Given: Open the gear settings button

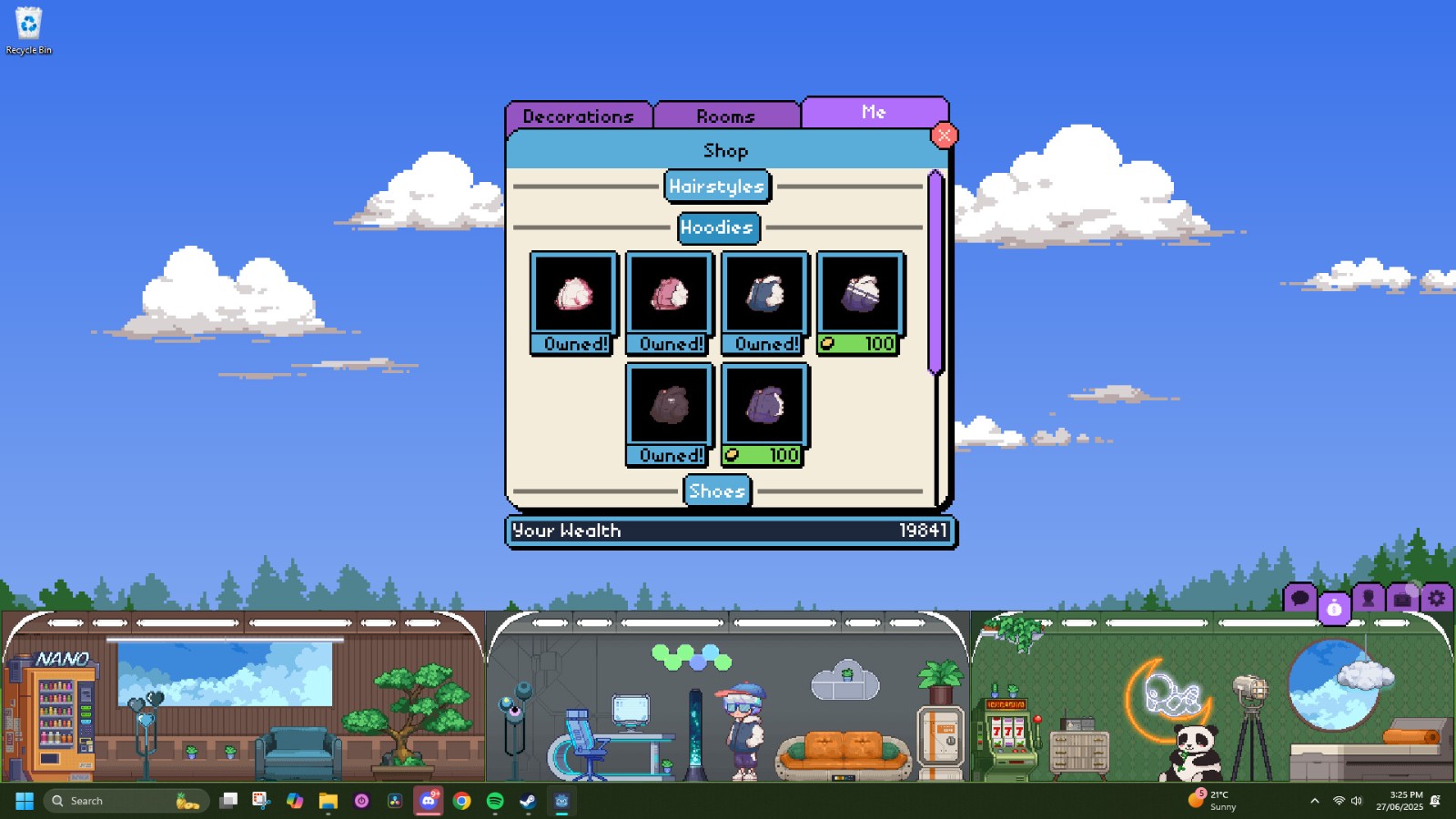Looking at the screenshot, I should (x=1436, y=598).
